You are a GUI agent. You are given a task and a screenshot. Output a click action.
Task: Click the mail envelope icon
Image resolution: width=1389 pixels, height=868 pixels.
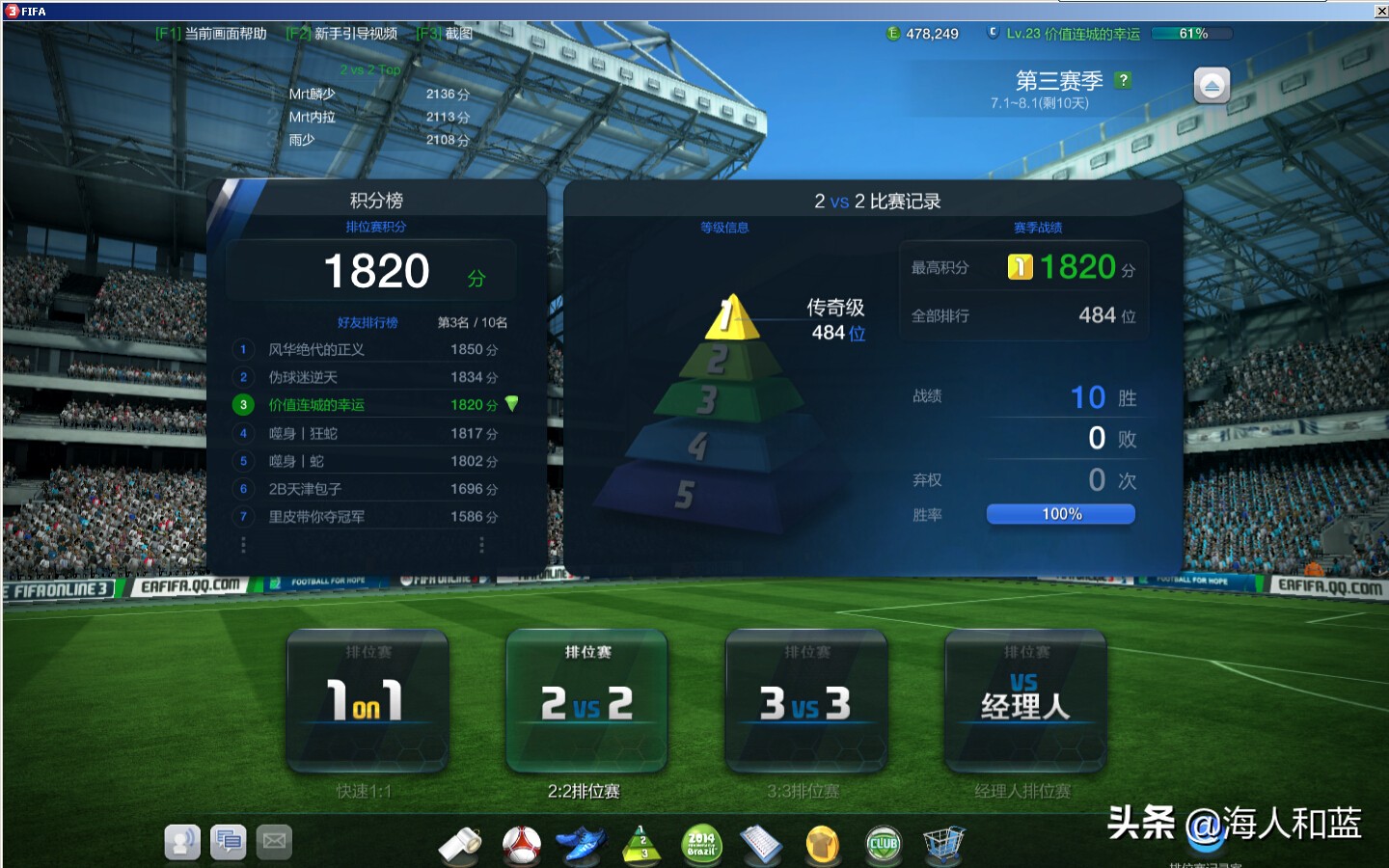point(274,841)
